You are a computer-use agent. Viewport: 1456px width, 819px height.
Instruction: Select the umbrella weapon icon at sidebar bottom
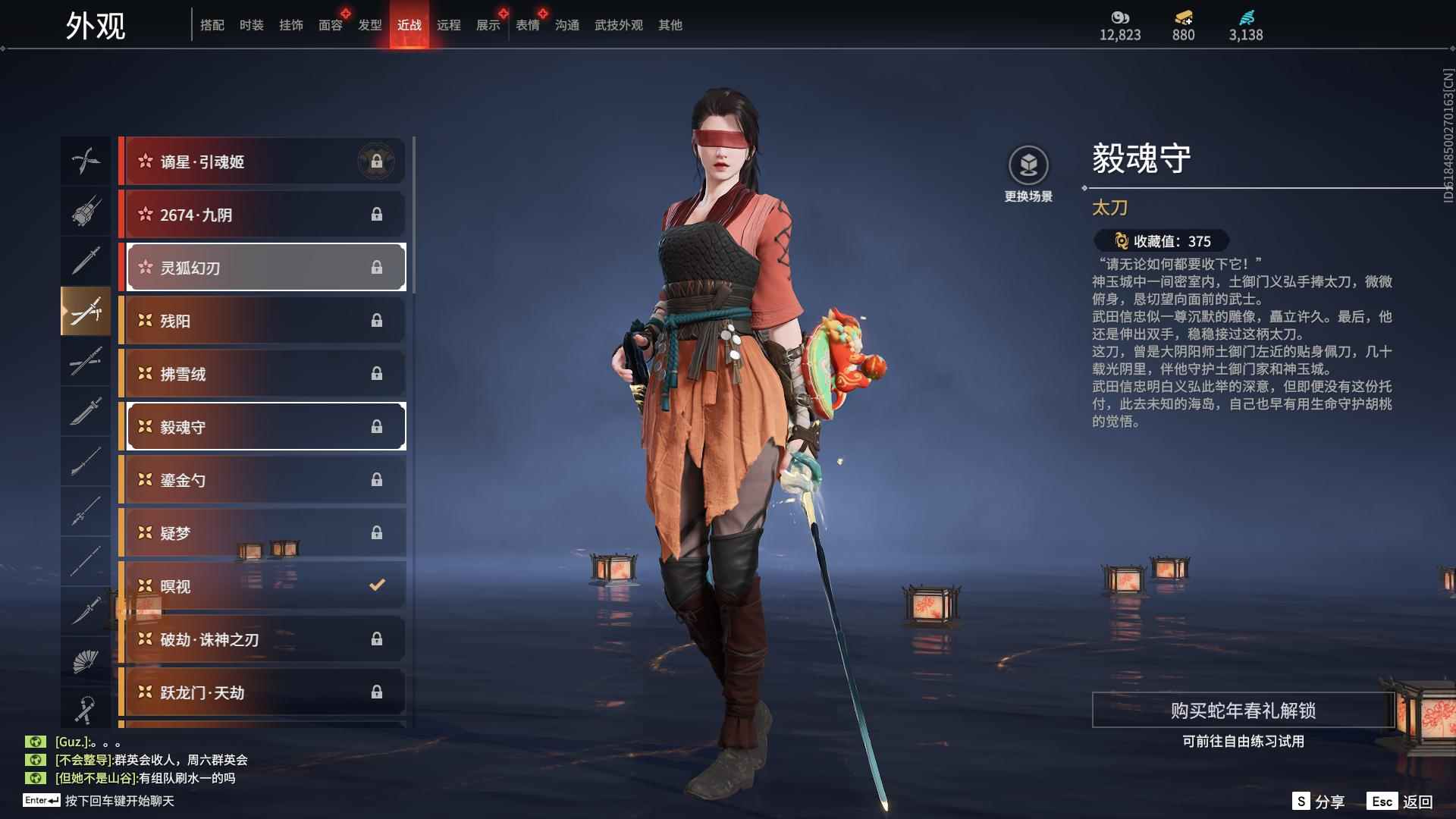pyautogui.click(x=86, y=711)
